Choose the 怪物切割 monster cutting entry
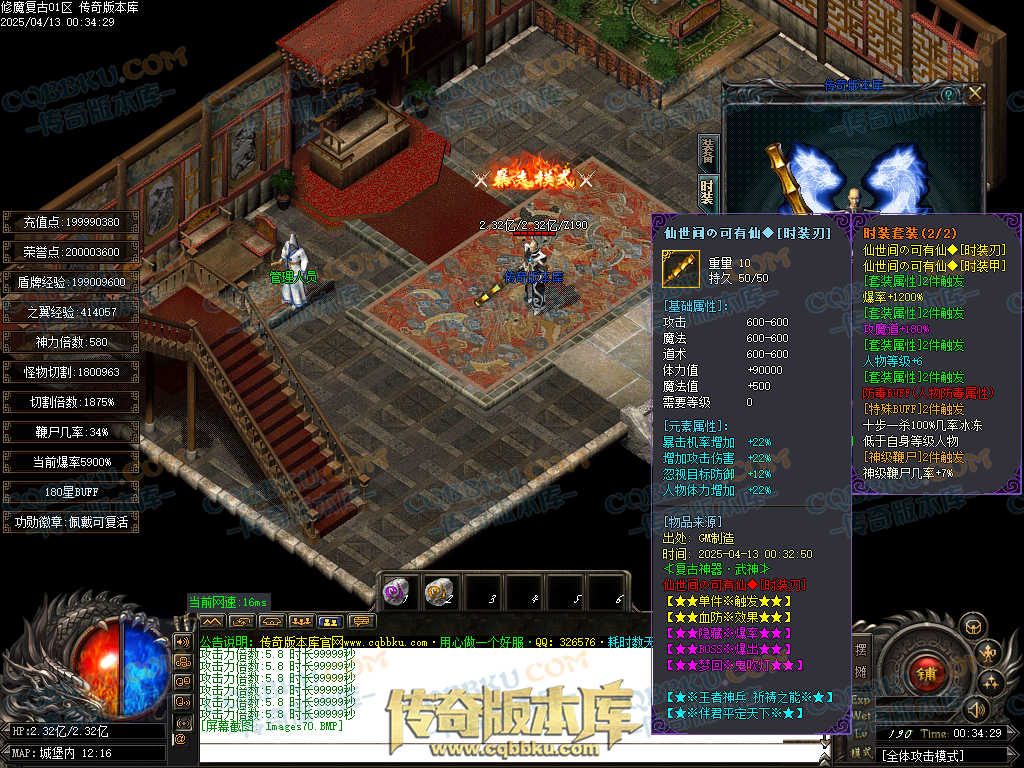 tap(70, 372)
